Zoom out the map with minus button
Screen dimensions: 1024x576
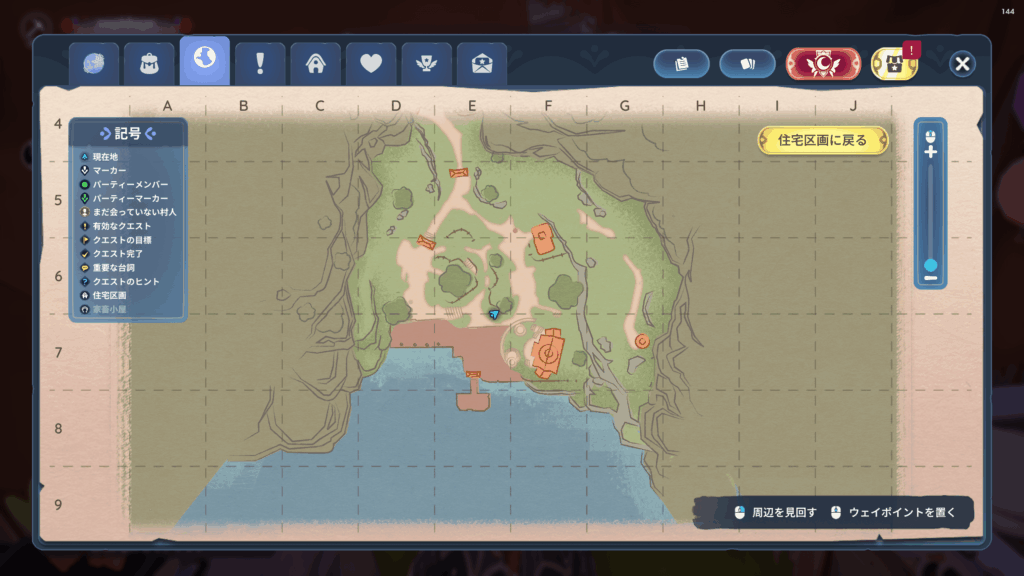(931, 278)
